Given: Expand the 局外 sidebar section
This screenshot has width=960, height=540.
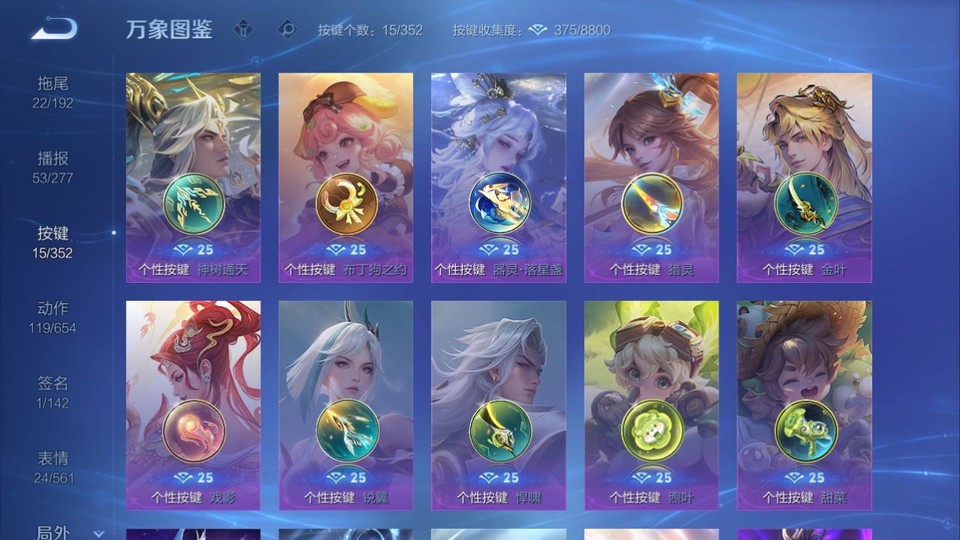Looking at the screenshot, I should [x=70, y=533].
